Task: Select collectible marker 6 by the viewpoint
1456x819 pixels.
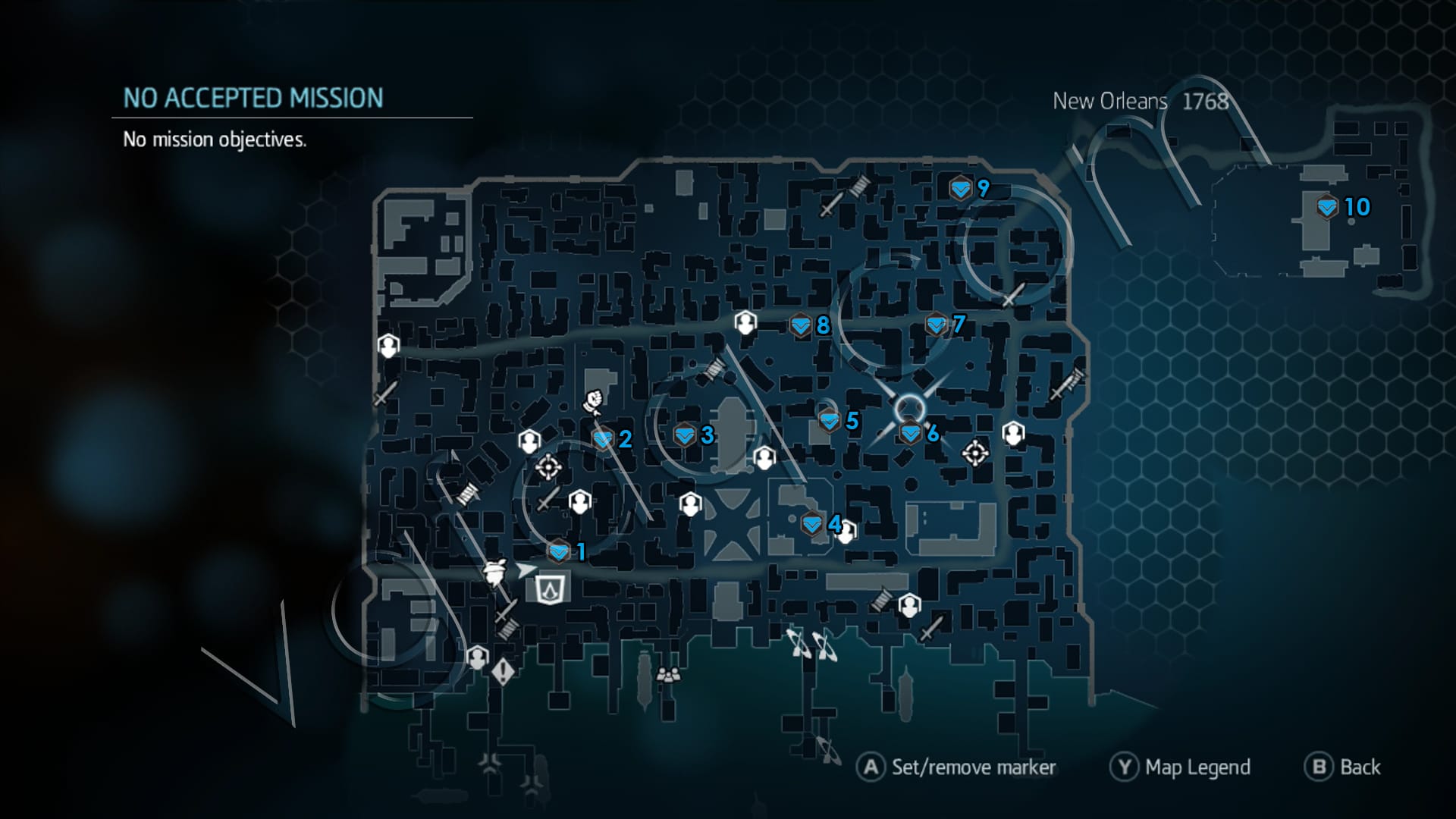Action: (909, 435)
